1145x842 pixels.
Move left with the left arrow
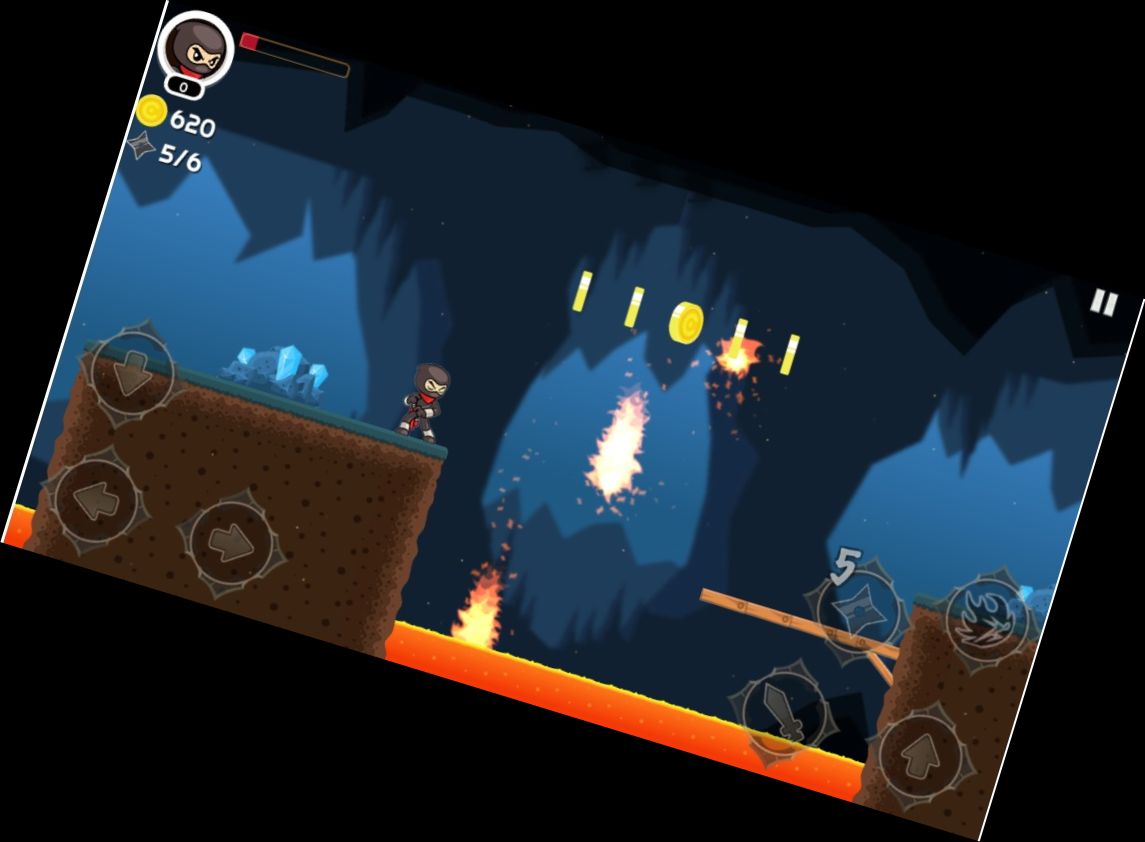click(96, 499)
